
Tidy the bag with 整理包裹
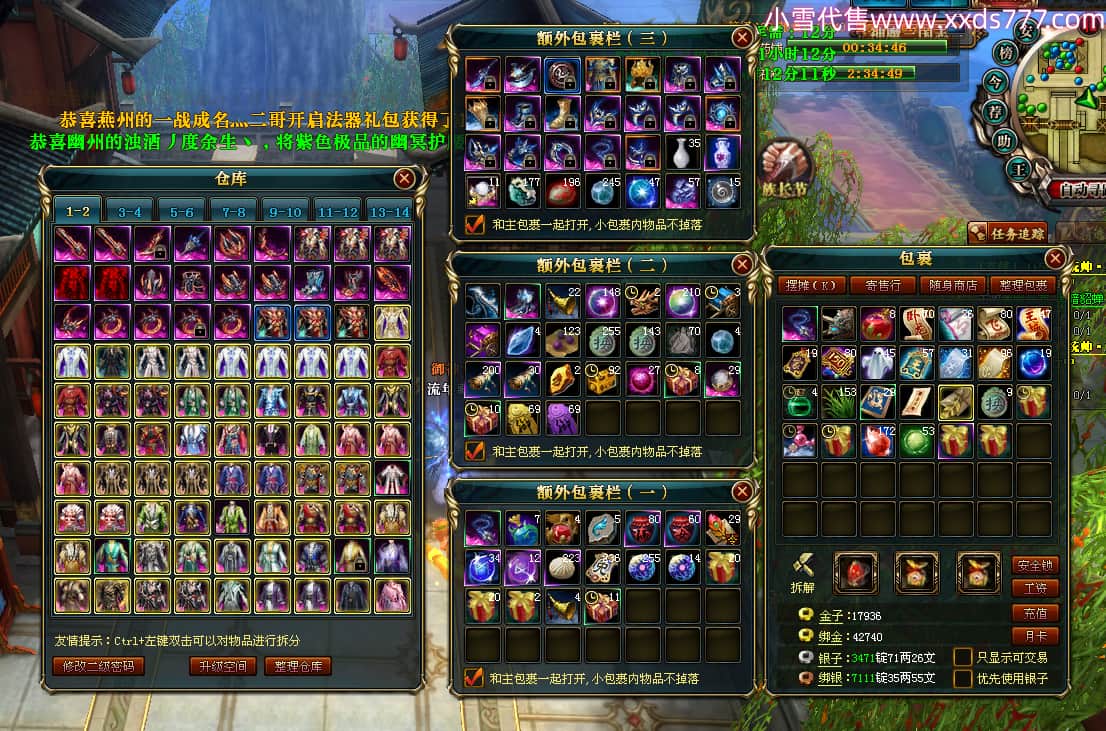pyautogui.click(x=1023, y=285)
